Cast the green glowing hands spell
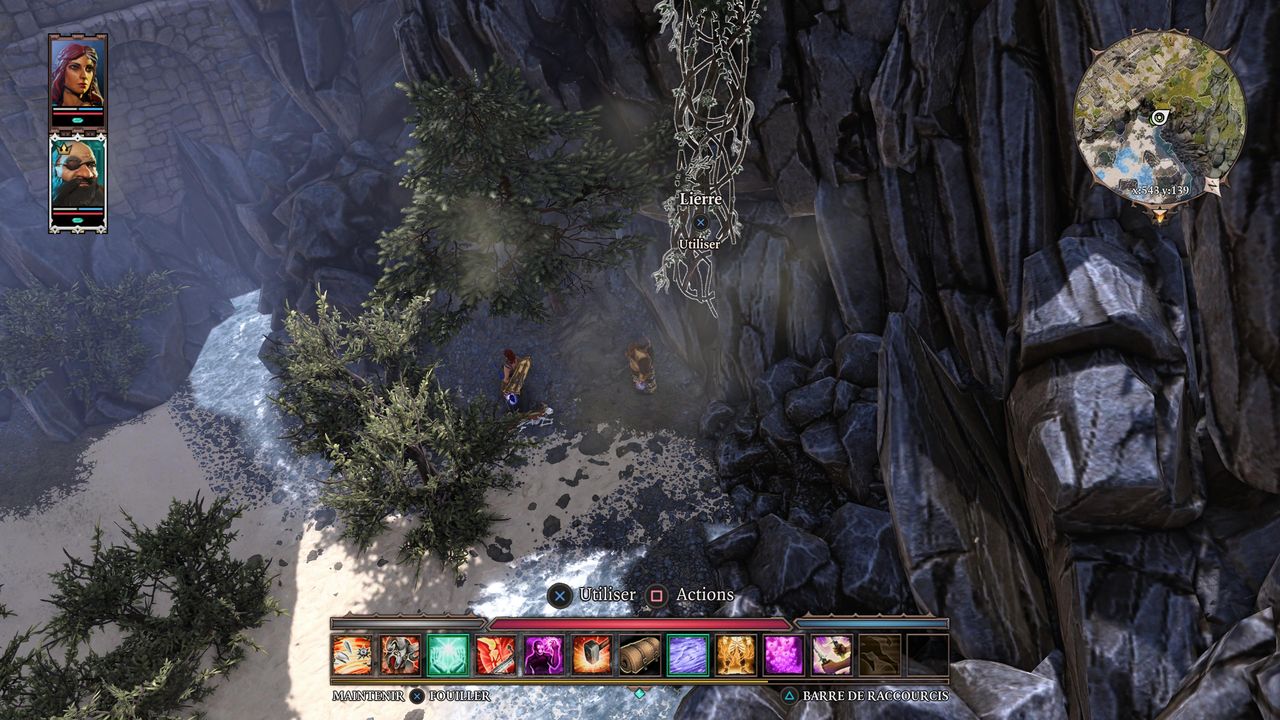Image resolution: width=1280 pixels, height=720 pixels. [448, 655]
